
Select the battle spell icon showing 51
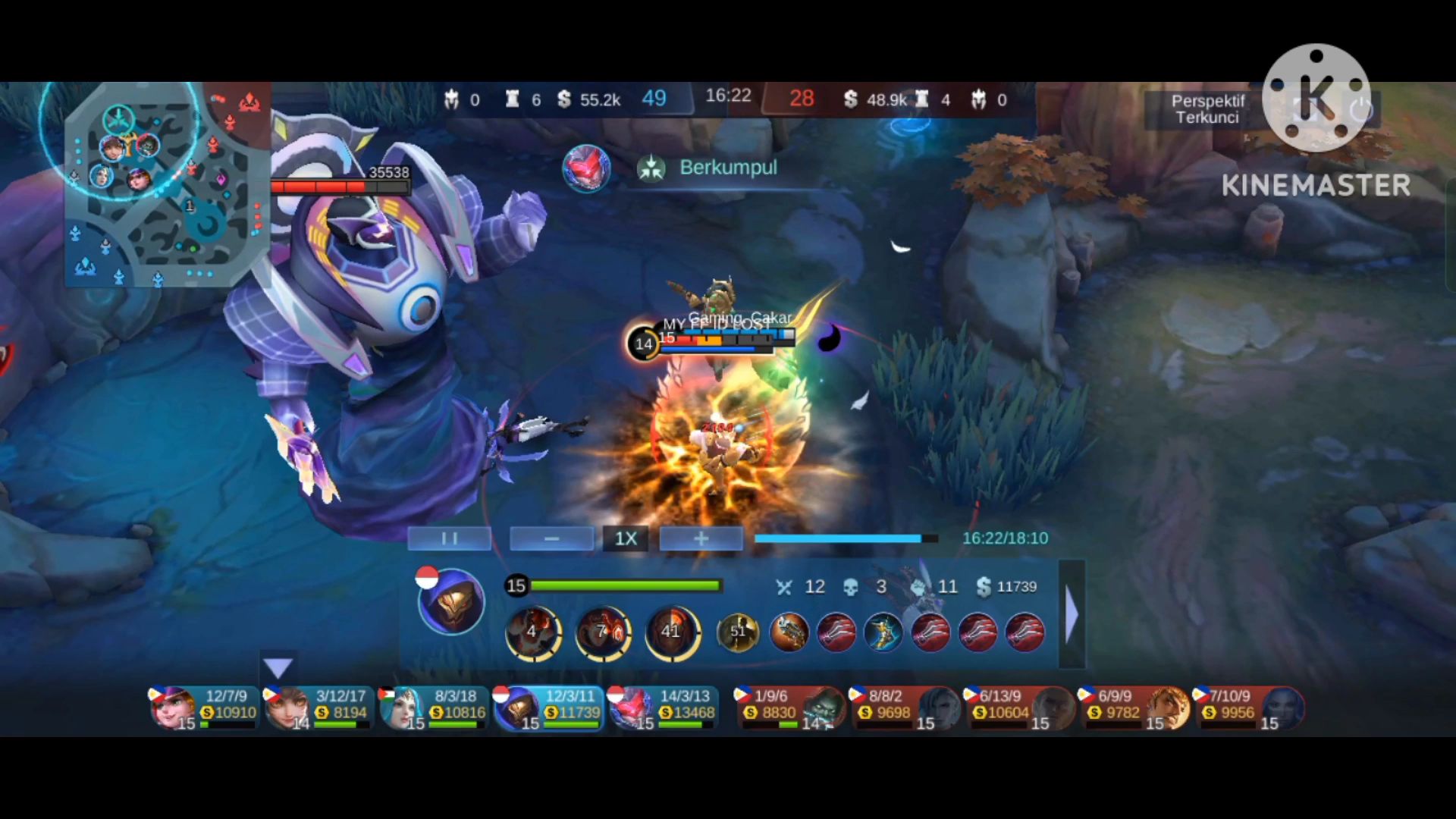point(738,632)
